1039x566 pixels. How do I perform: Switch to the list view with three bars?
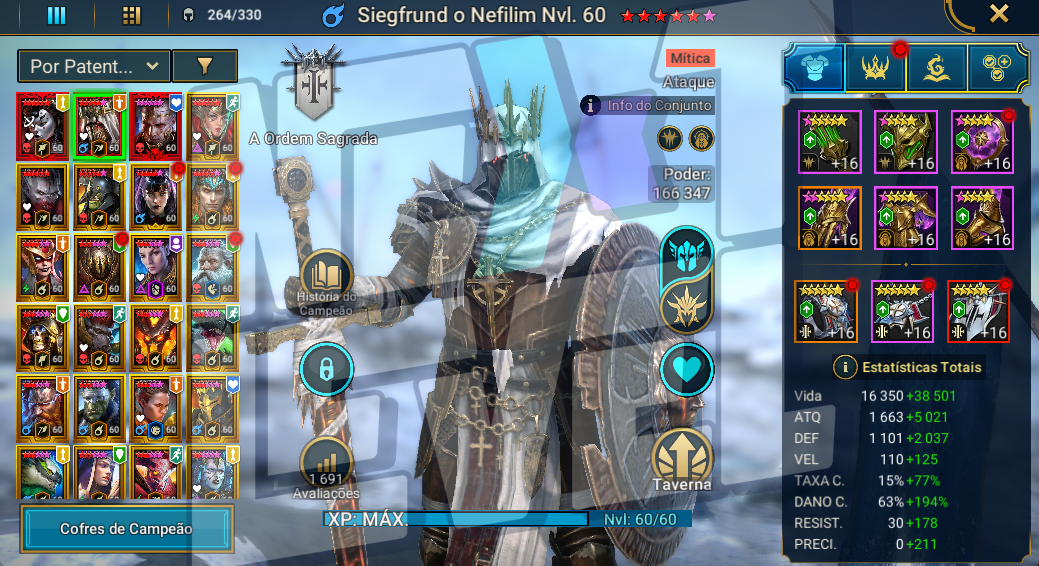(57, 15)
